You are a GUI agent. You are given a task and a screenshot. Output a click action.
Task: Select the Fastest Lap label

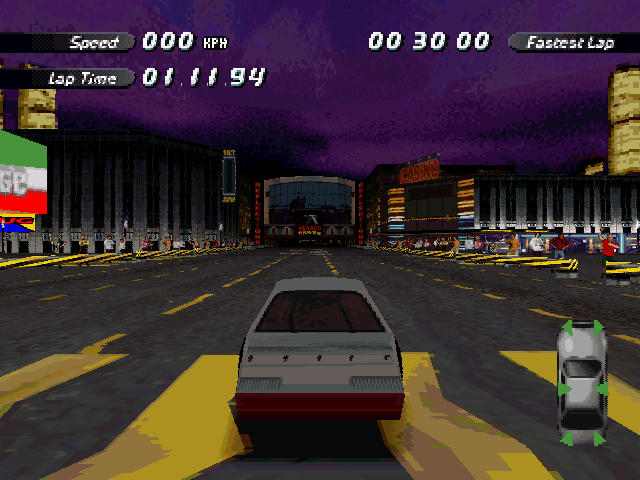coord(573,42)
